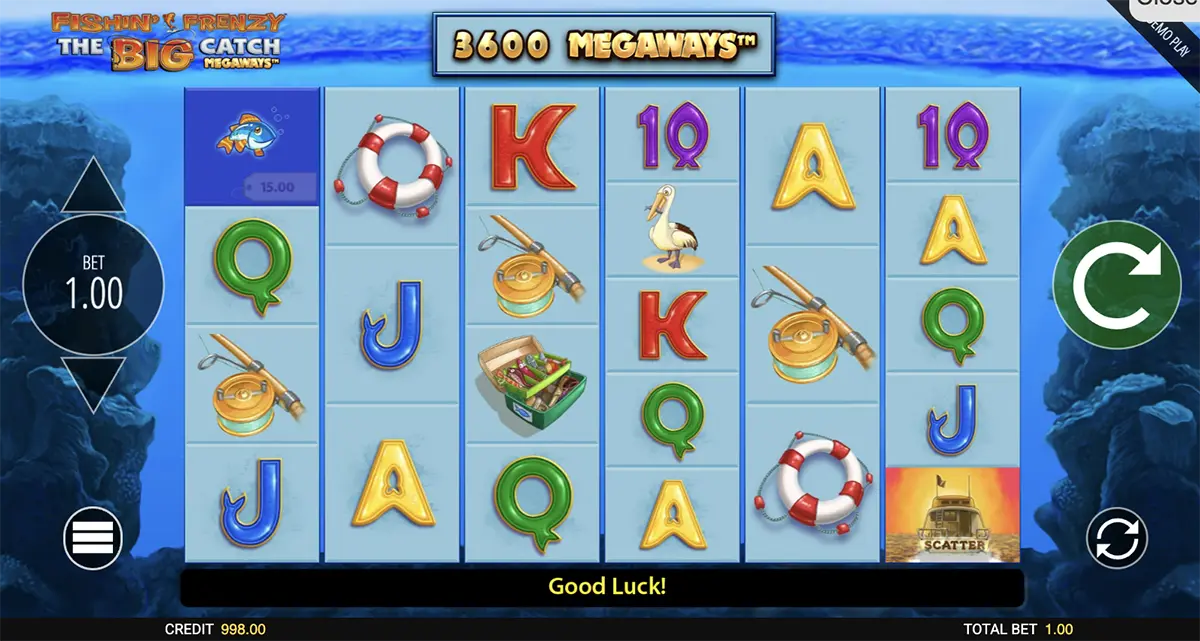Decrease the bet with the down arrow
Viewport: 1200px width, 641px height.
[x=93, y=381]
